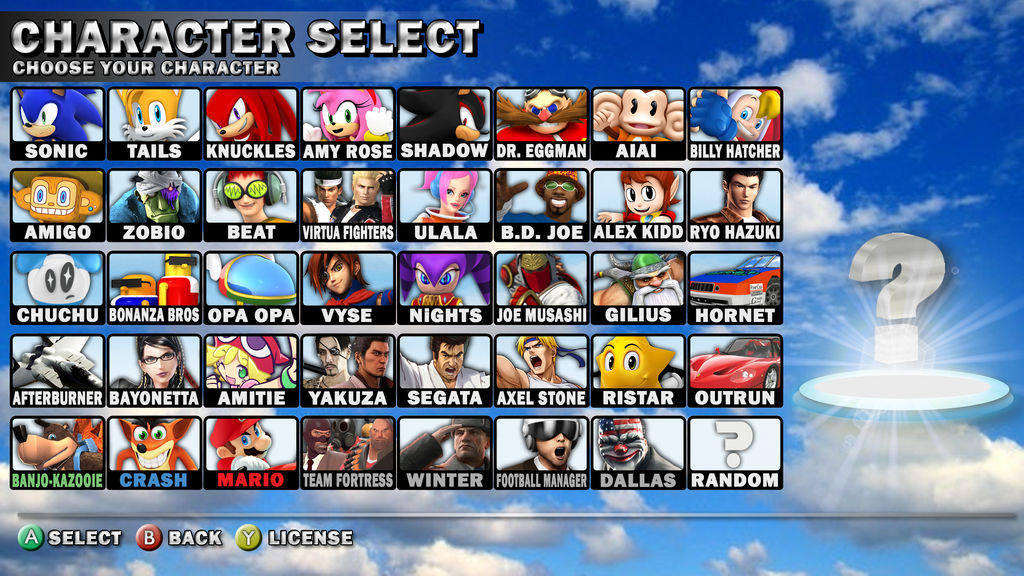
Task: Pick Dr. Eggman's character tile
Action: 541,123
